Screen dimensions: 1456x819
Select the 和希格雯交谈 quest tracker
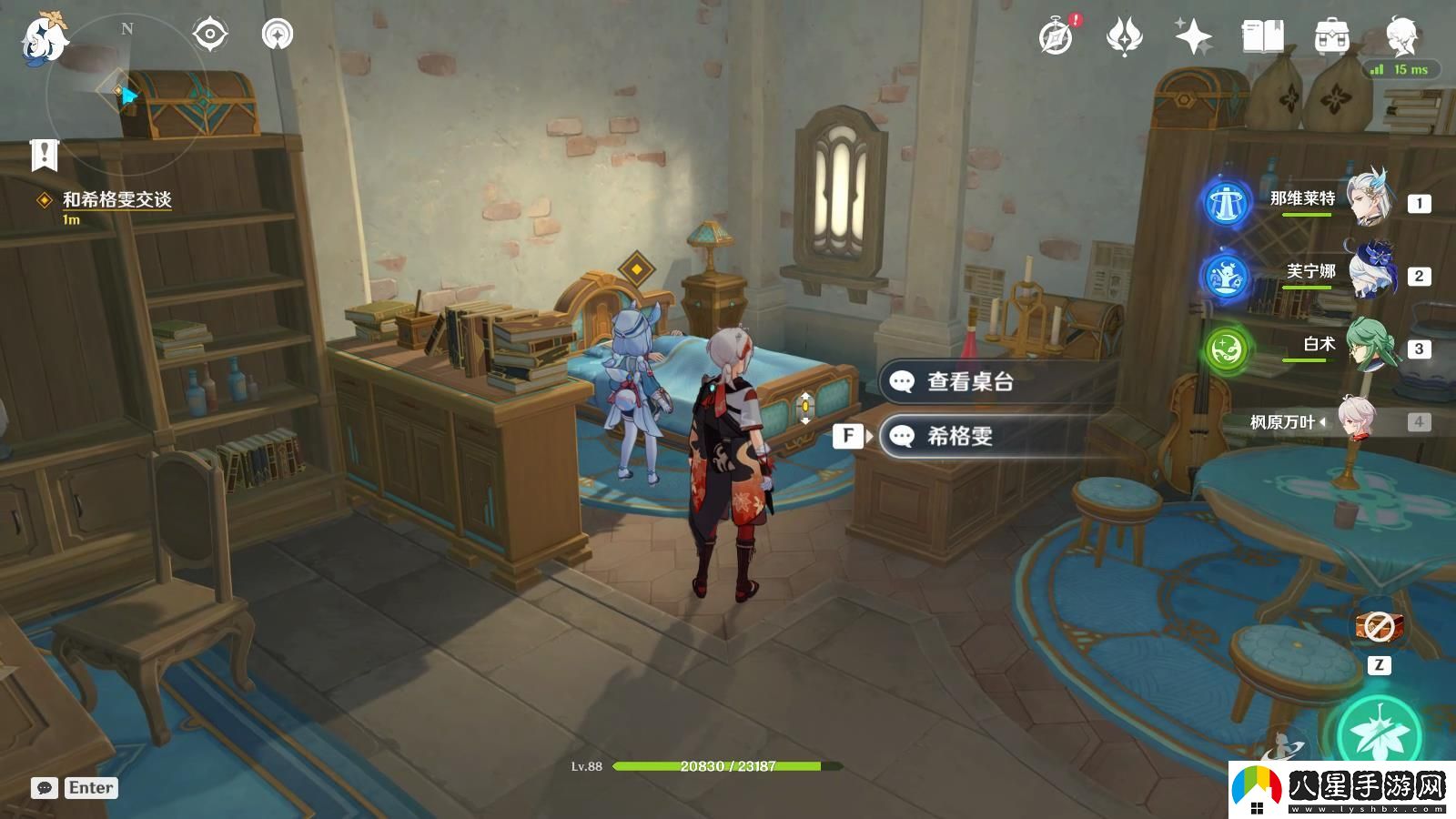116,200
